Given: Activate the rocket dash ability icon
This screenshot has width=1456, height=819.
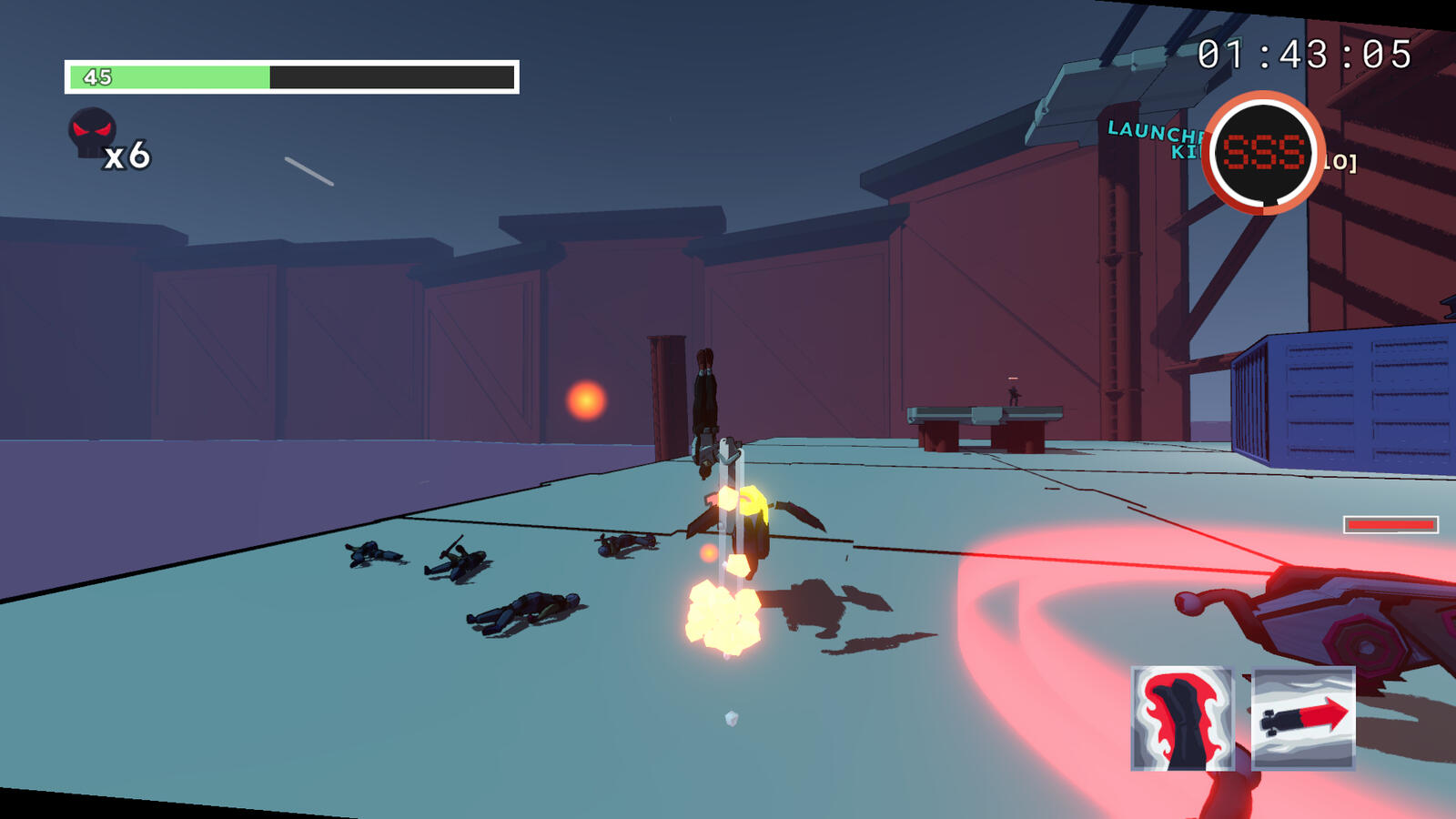Looking at the screenshot, I should coord(1303,719).
